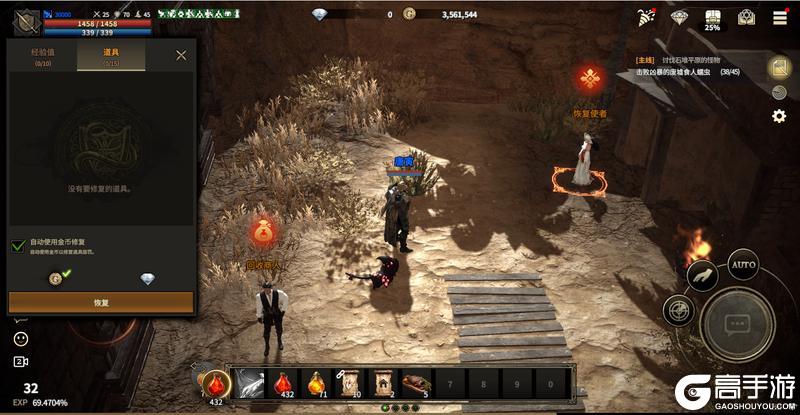Select the meat item with count 5

pyautogui.click(x=417, y=383)
